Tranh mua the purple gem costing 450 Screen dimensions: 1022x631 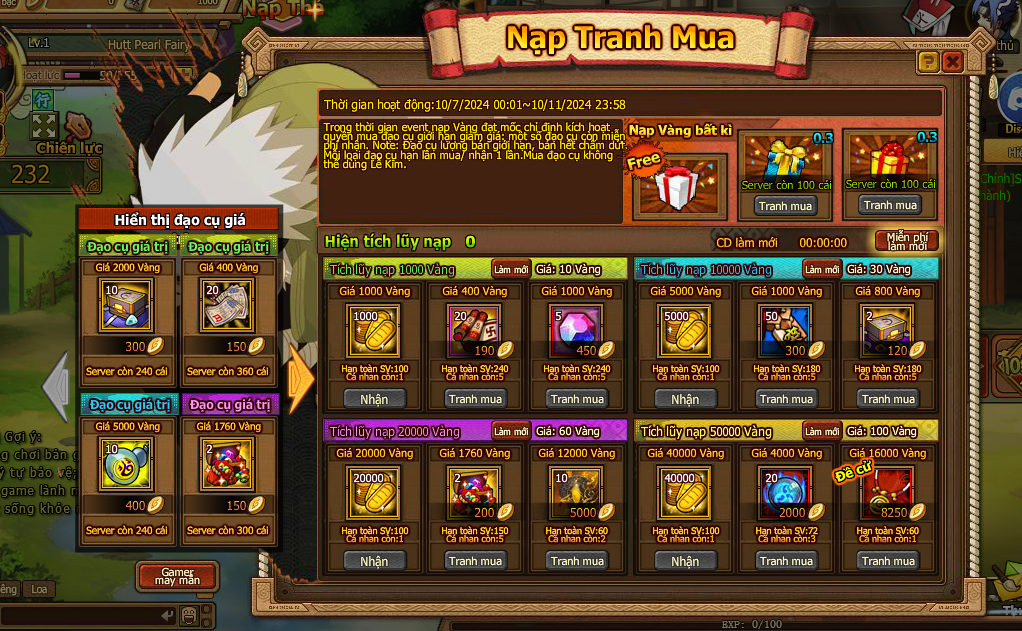click(577, 399)
